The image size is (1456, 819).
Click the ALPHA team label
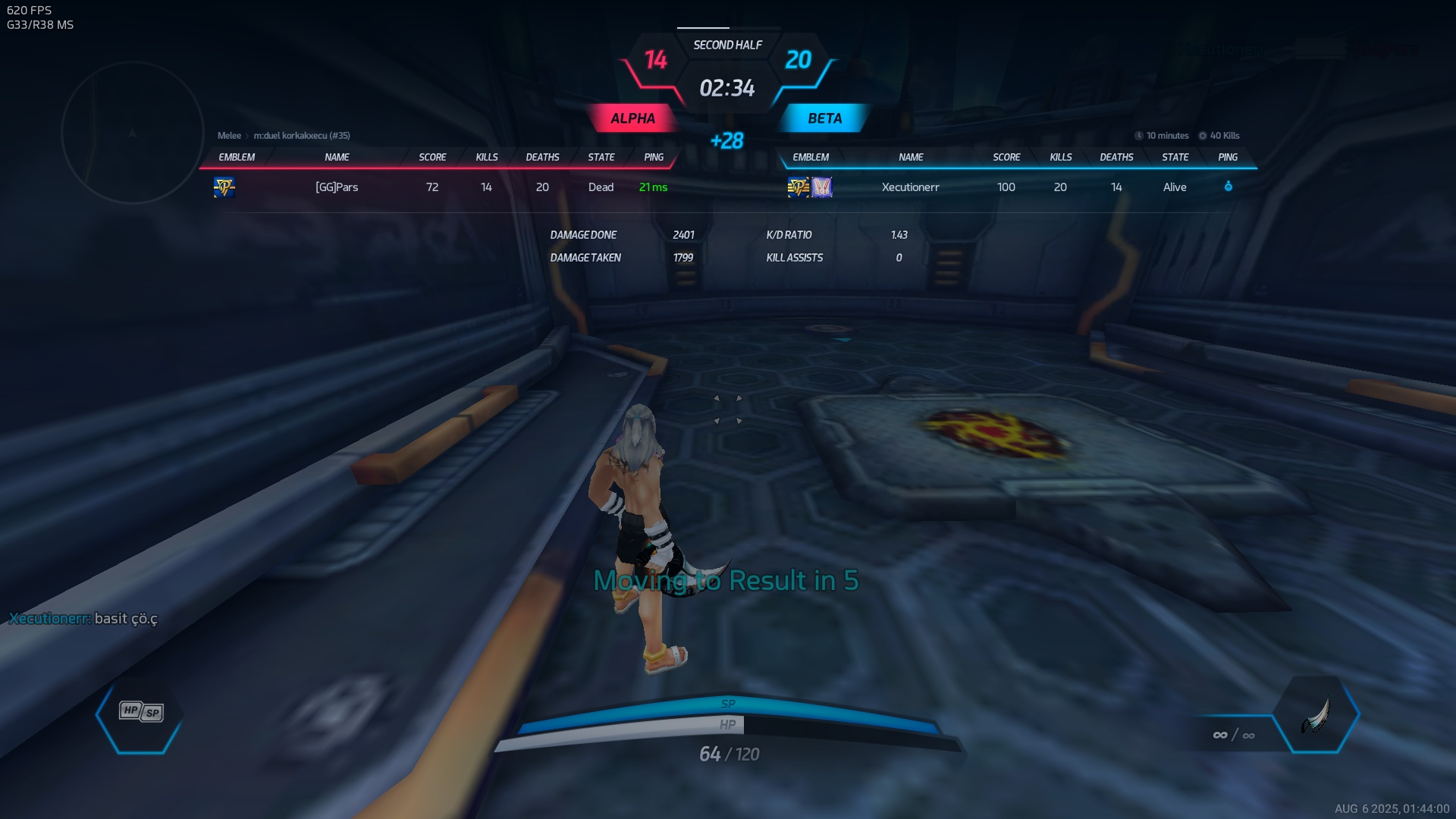(x=632, y=118)
